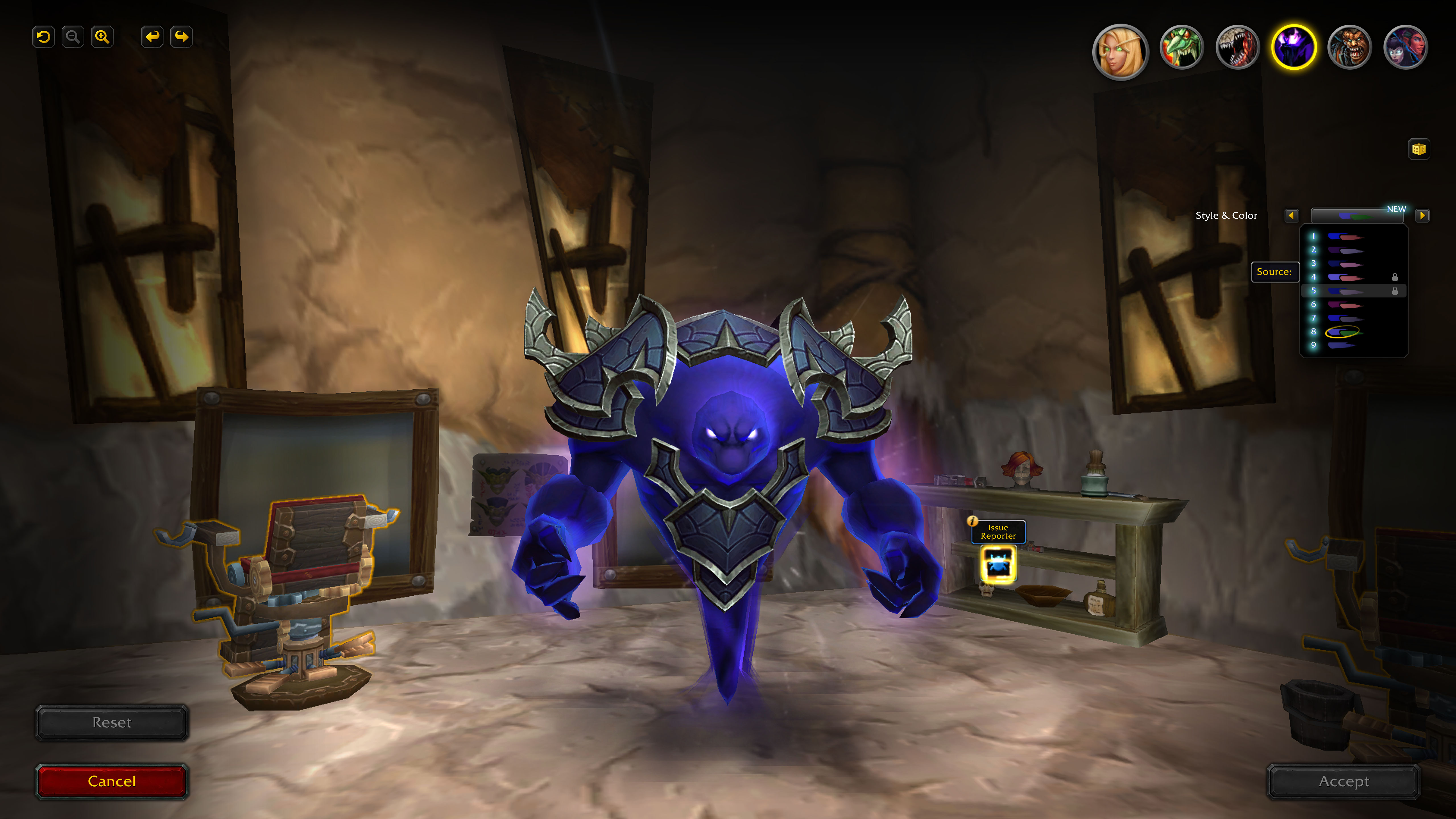Click the Source tooltip label
1456x819 pixels.
[x=1275, y=272]
